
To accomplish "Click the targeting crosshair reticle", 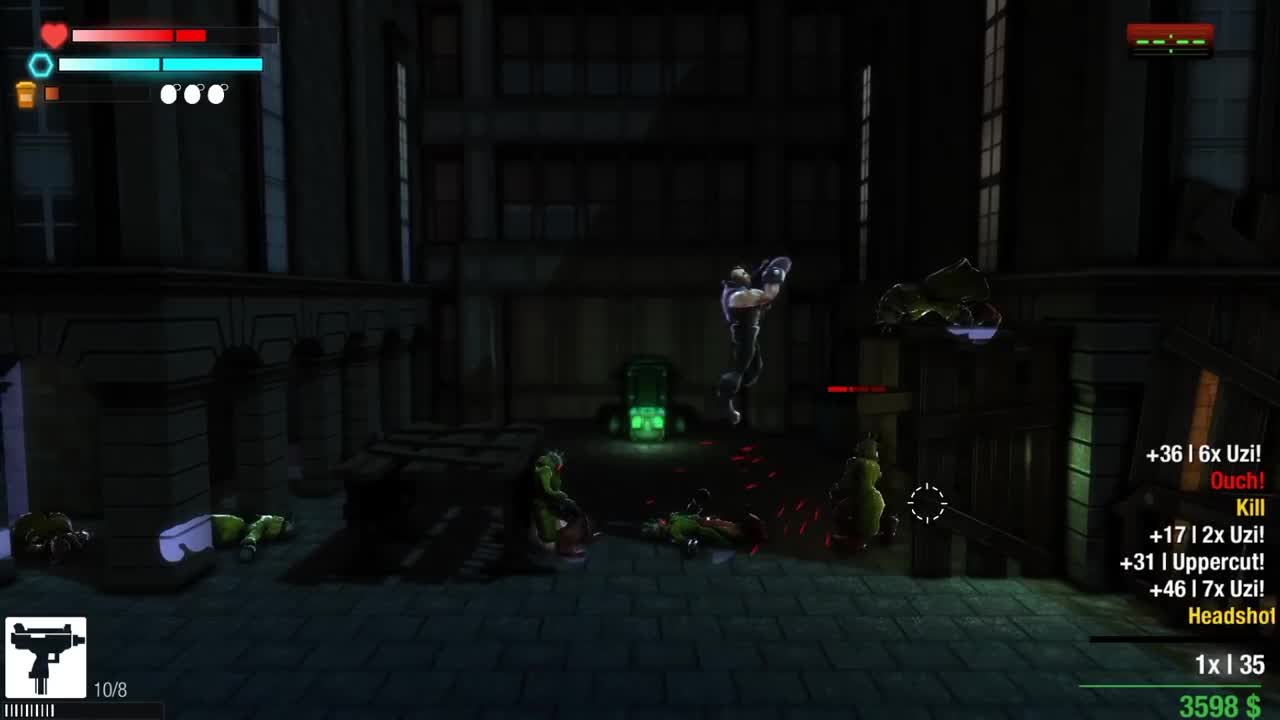I will coord(928,505).
